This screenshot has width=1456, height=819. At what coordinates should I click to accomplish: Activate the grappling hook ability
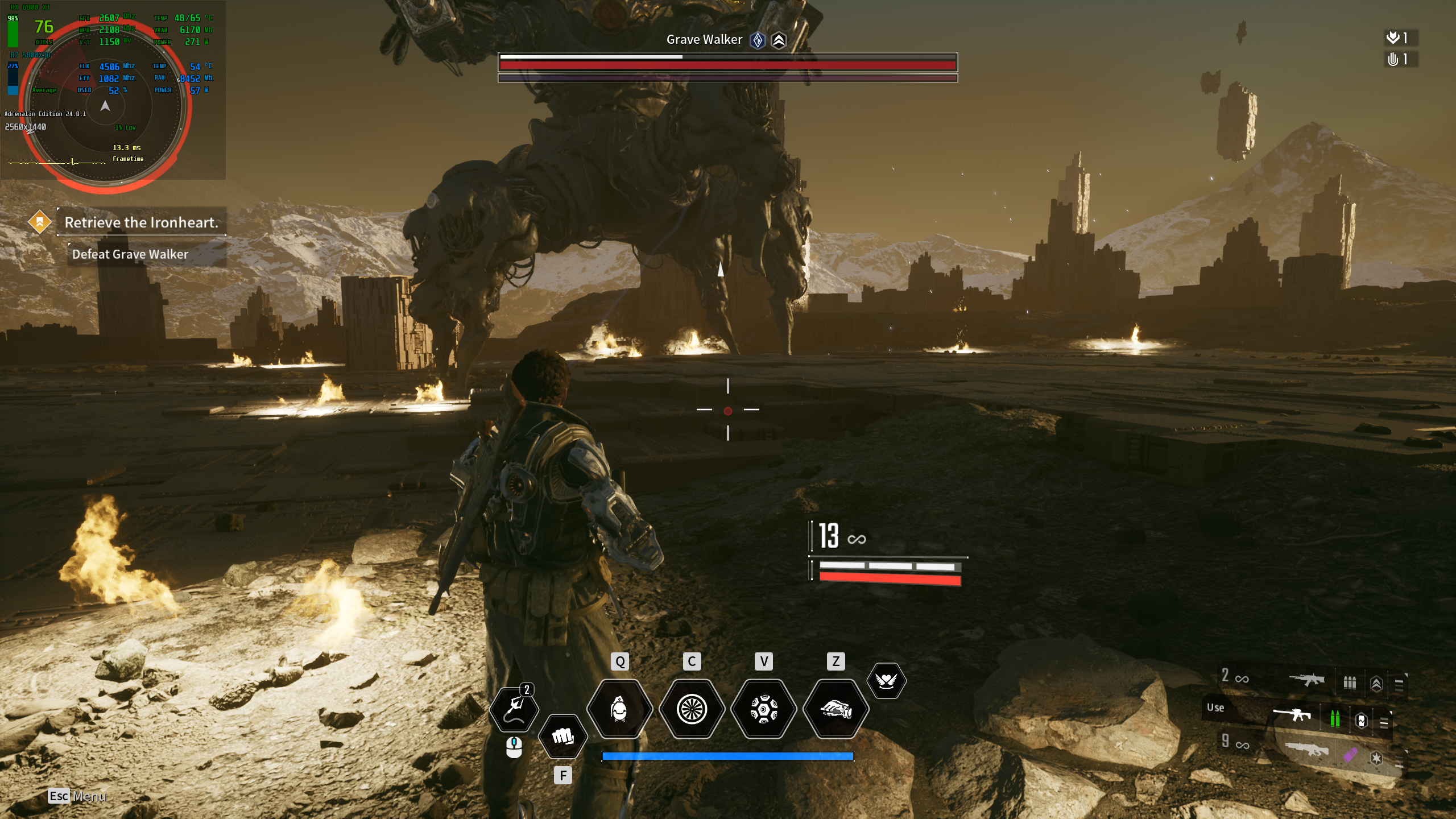[x=514, y=709]
